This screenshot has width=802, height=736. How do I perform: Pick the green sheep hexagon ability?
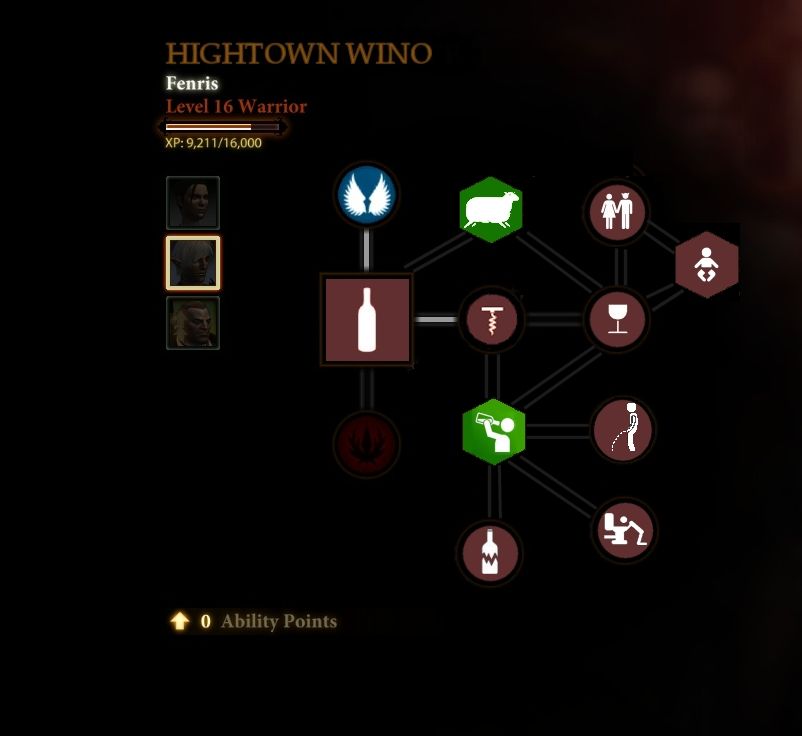[x=491, y=210]
